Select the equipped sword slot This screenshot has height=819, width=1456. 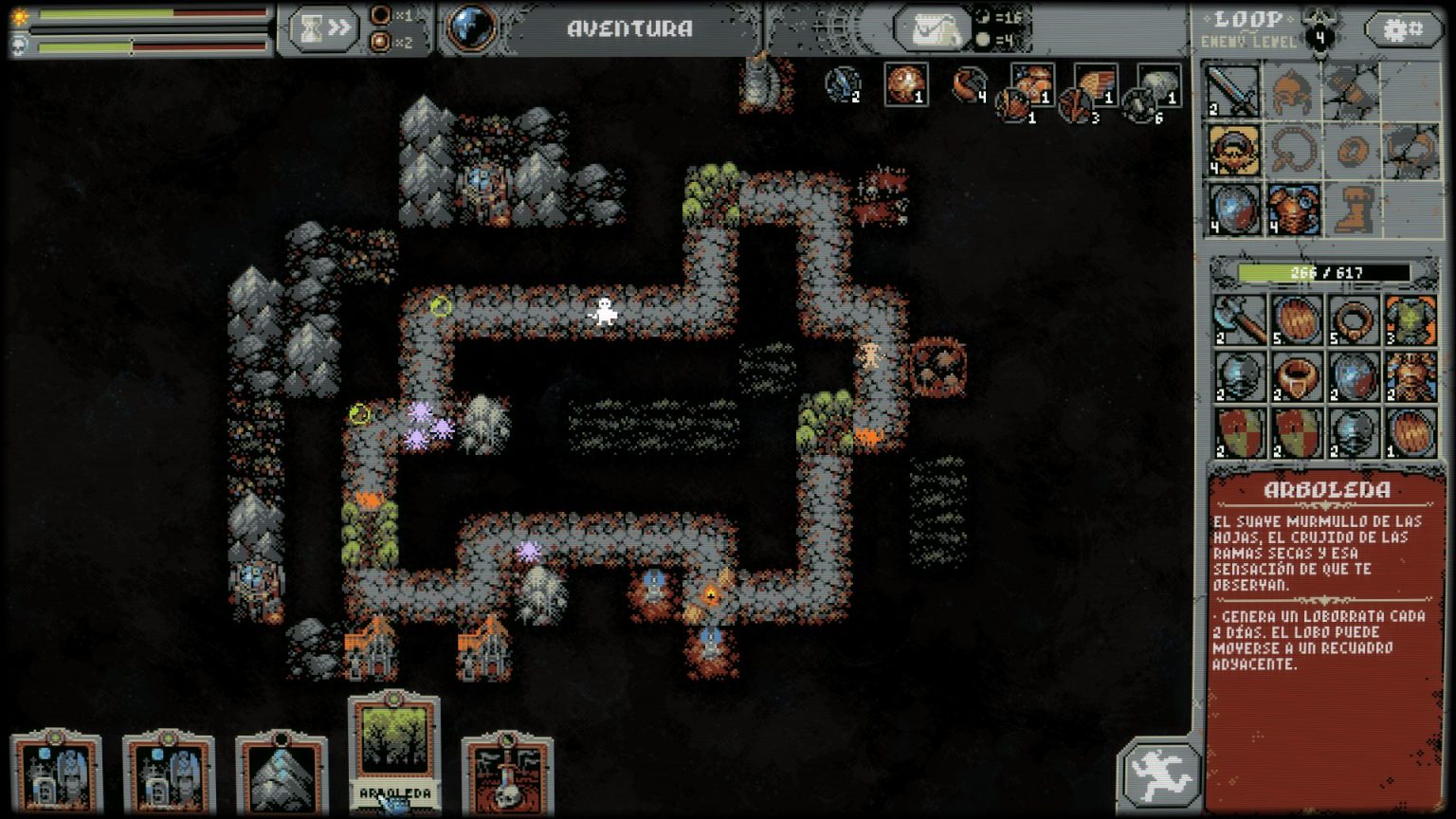click(x=1233, y=91)
